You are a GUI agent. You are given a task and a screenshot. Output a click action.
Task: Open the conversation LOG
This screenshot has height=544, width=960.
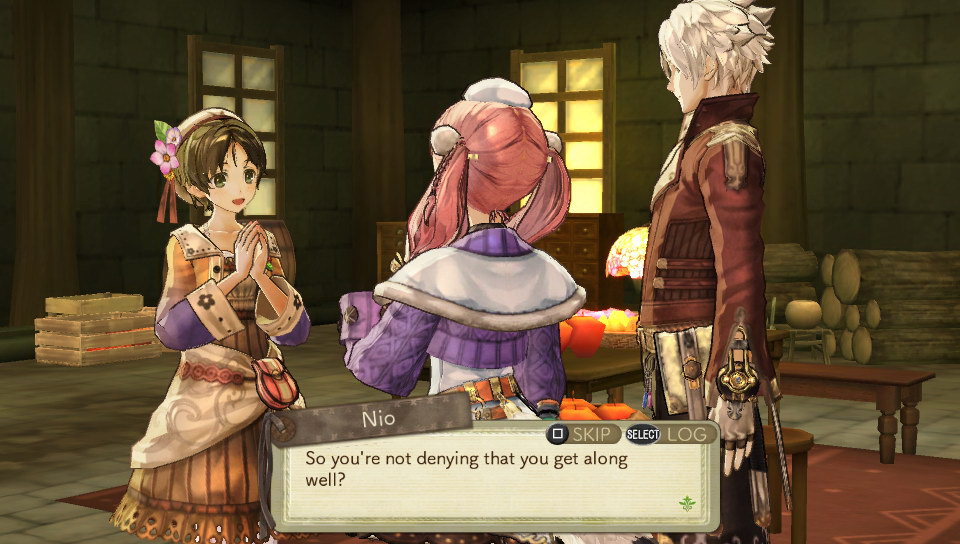point(671,434)
